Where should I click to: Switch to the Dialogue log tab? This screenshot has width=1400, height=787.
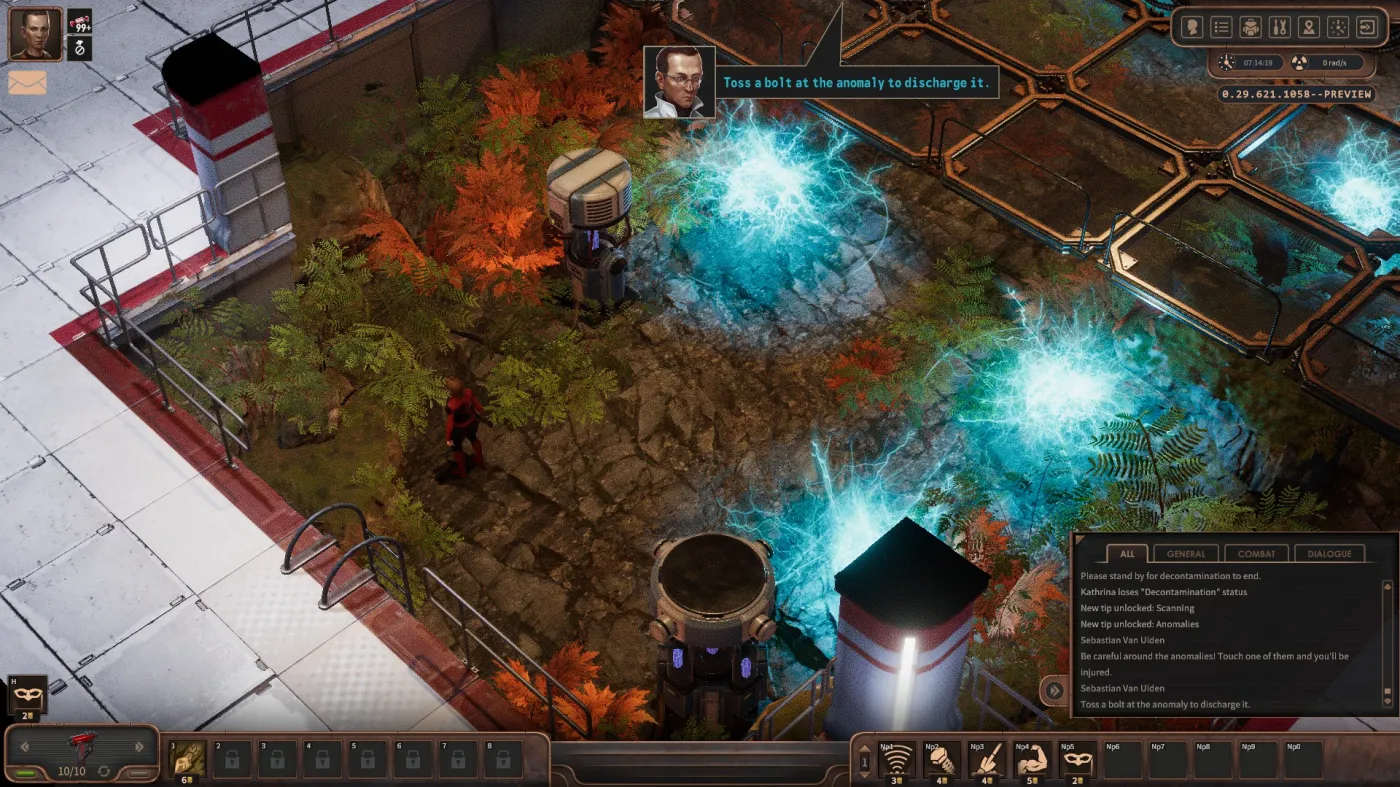click(x=1329, y=553)
